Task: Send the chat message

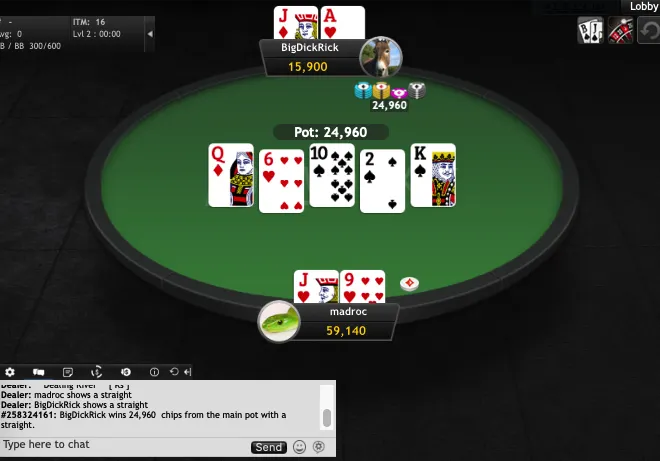Action: (x=268, y=447)
